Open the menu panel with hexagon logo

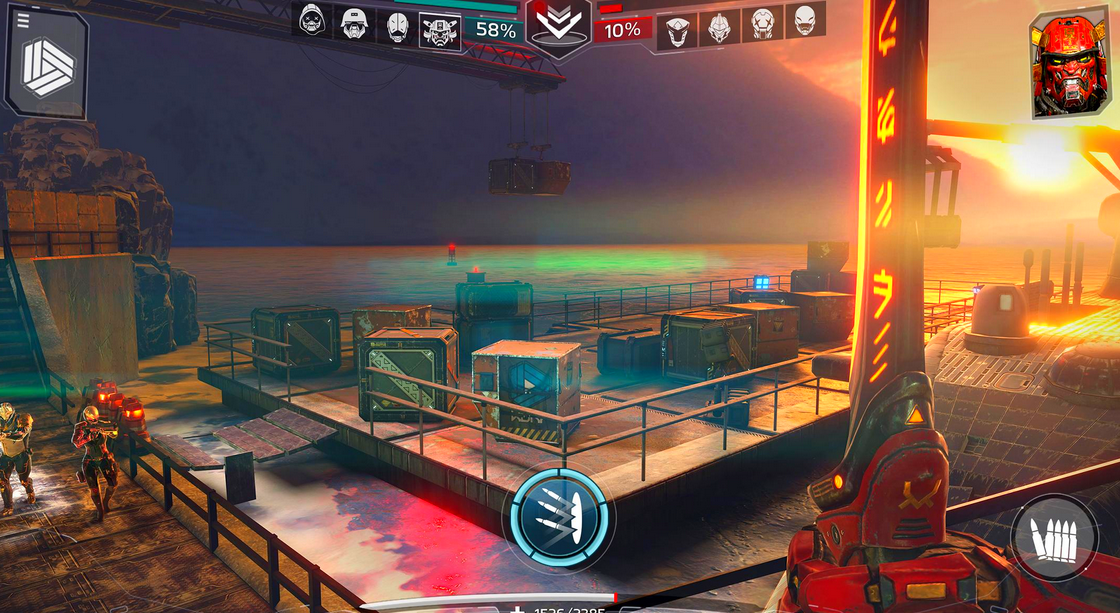pyautogui.click(x=47, y=62)
